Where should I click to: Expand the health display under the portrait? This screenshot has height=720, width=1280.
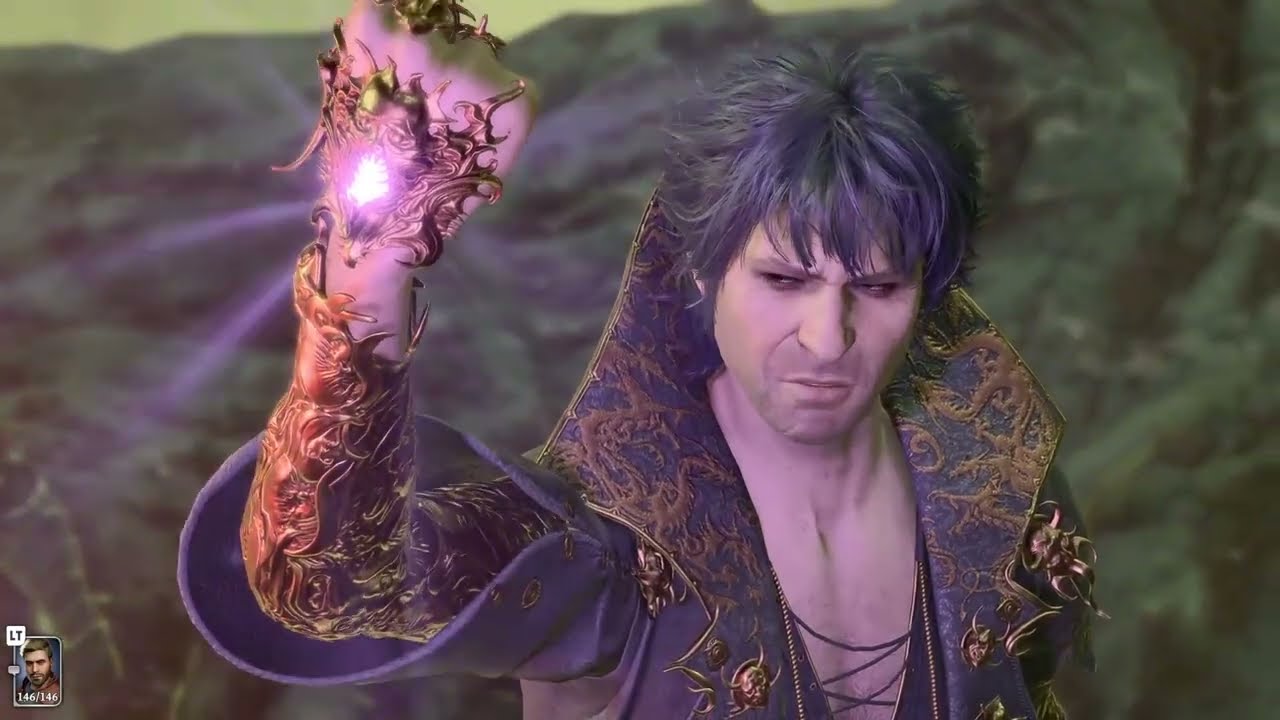coord(38,696)
